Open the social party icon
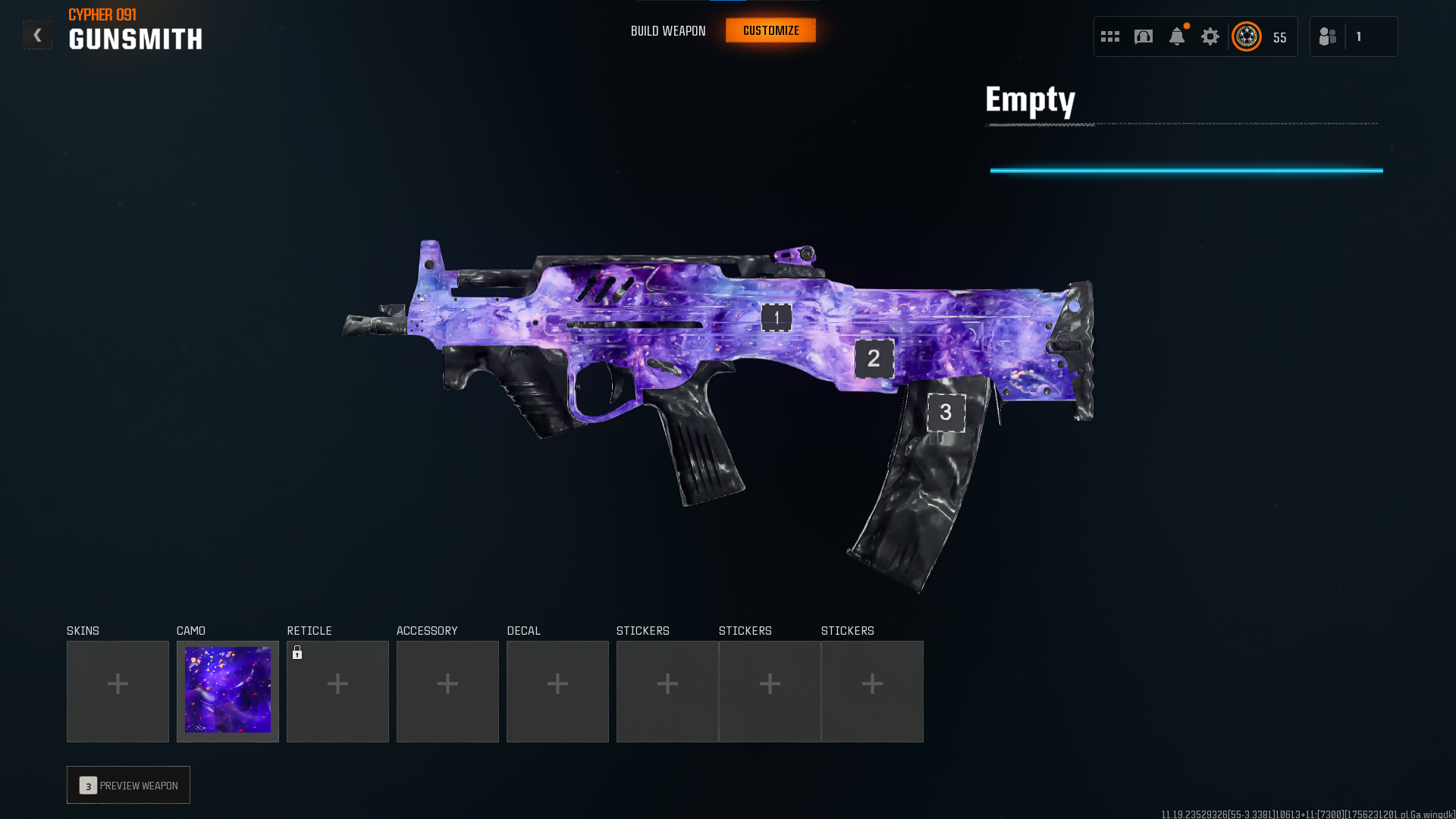This screenshot has height=819, width=1456. tap(1328, 36)
